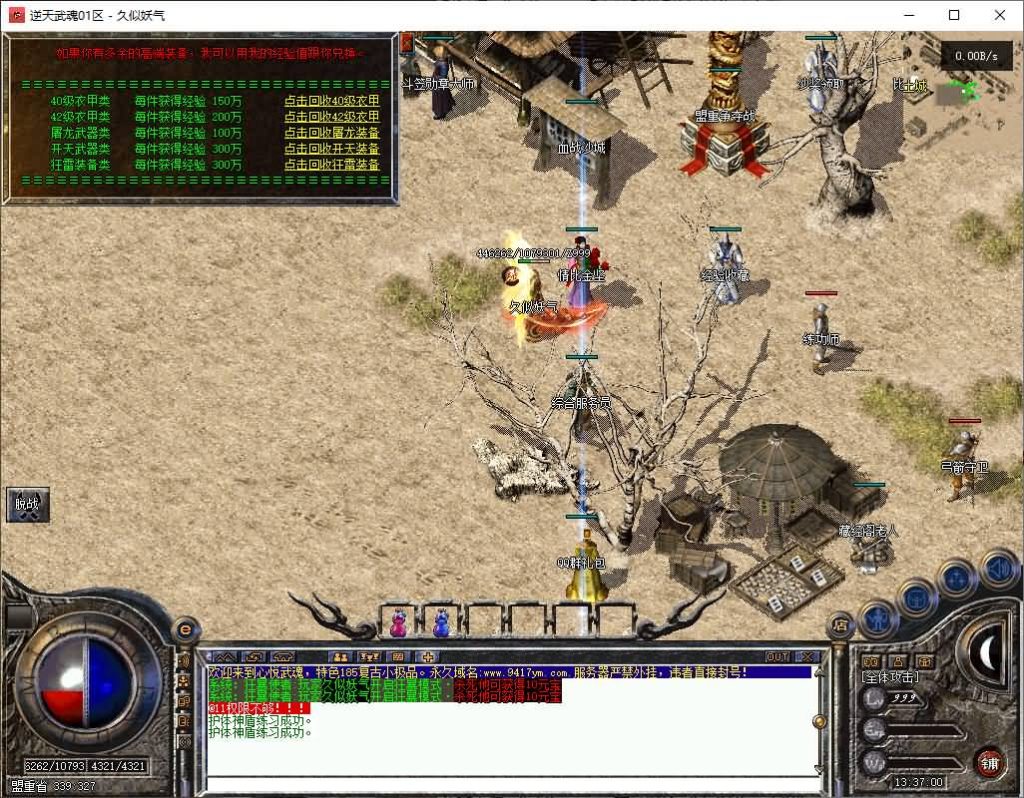This screenshot has width=1024, height=798.
Task: Open the bag round button
Action: pos(916,598)
